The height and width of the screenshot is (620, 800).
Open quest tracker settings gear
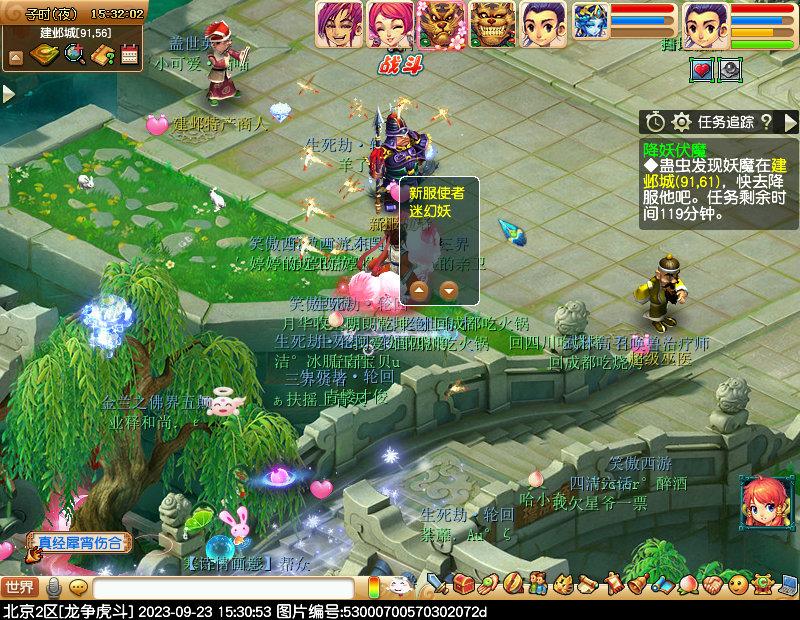coord(682,122)
